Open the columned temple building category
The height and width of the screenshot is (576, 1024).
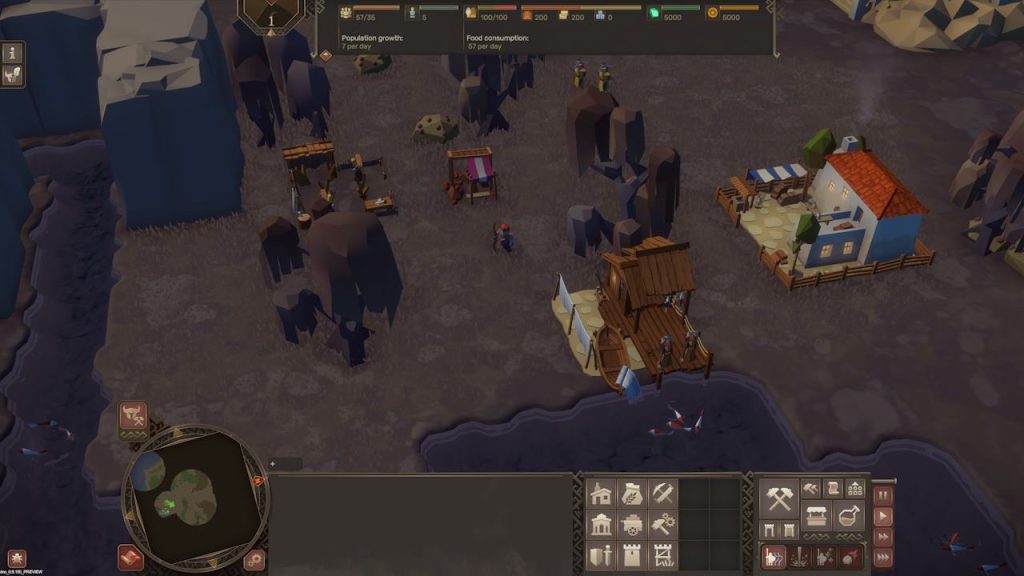[x=602, y=524]
